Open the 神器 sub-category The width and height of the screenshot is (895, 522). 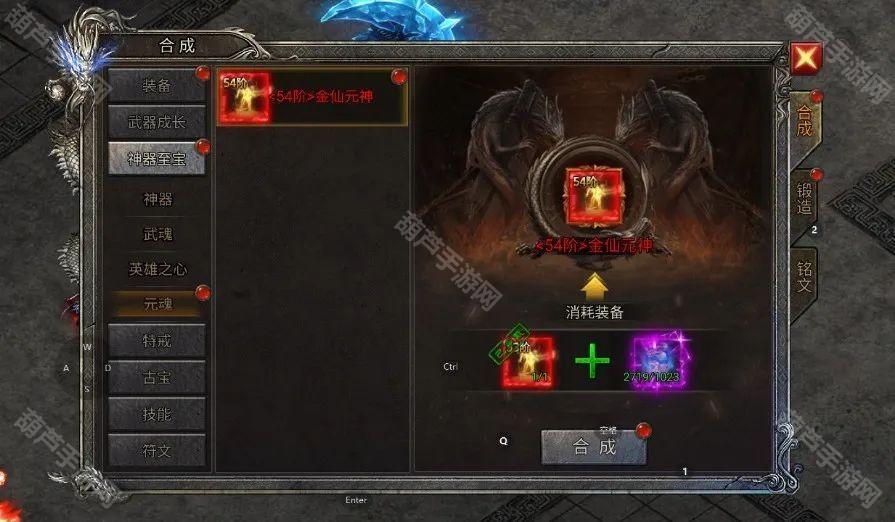[157, 199]
